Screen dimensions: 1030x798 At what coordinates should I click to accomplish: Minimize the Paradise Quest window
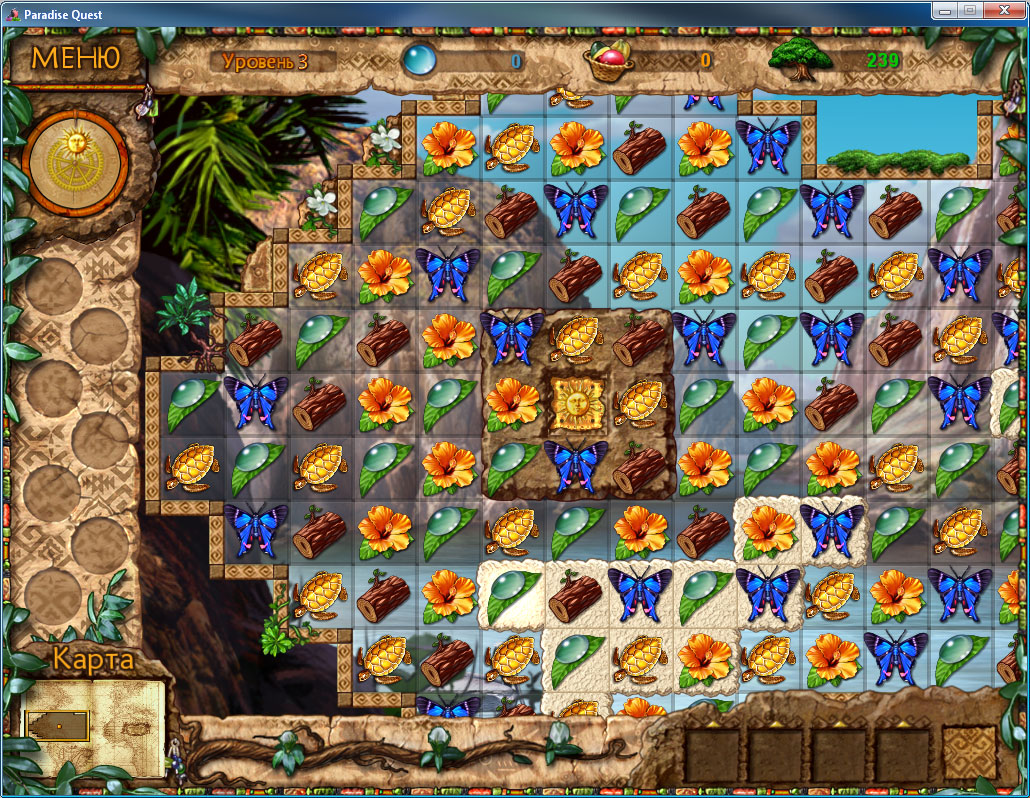click(x=944, y=10)
